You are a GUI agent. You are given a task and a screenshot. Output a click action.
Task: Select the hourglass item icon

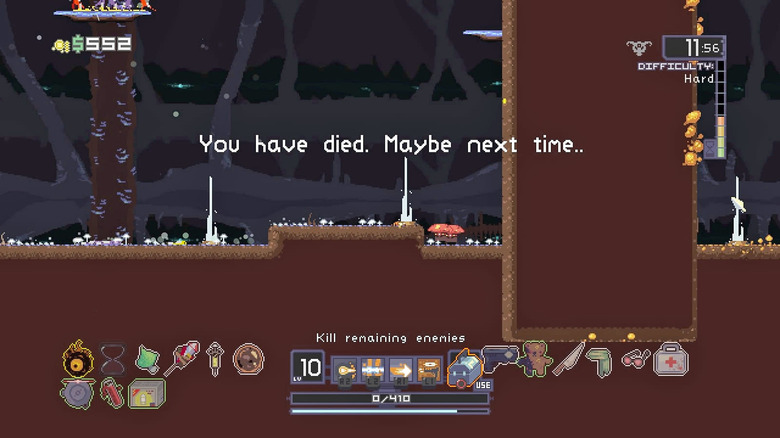[x=112, y=358]
